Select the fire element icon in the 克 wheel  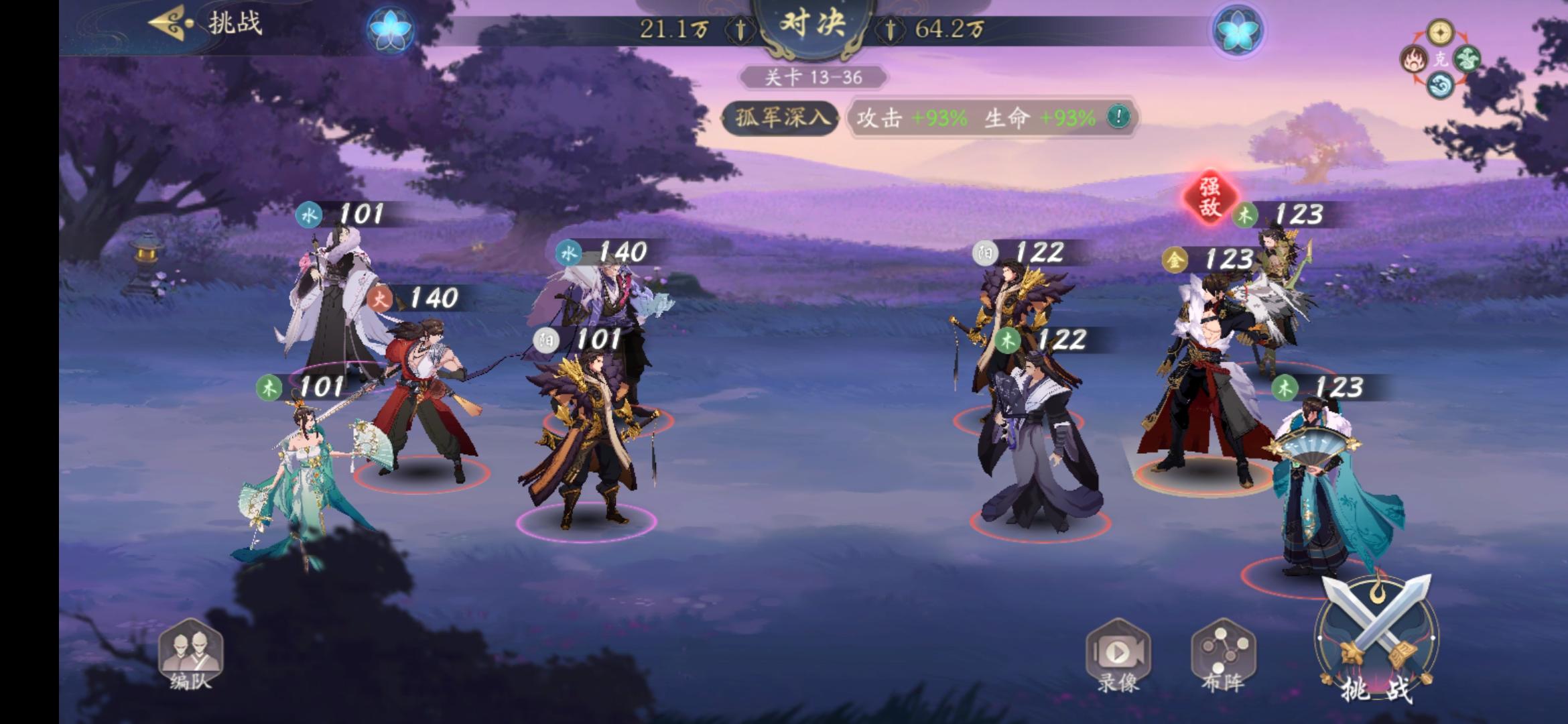(x=1414, y=60)
